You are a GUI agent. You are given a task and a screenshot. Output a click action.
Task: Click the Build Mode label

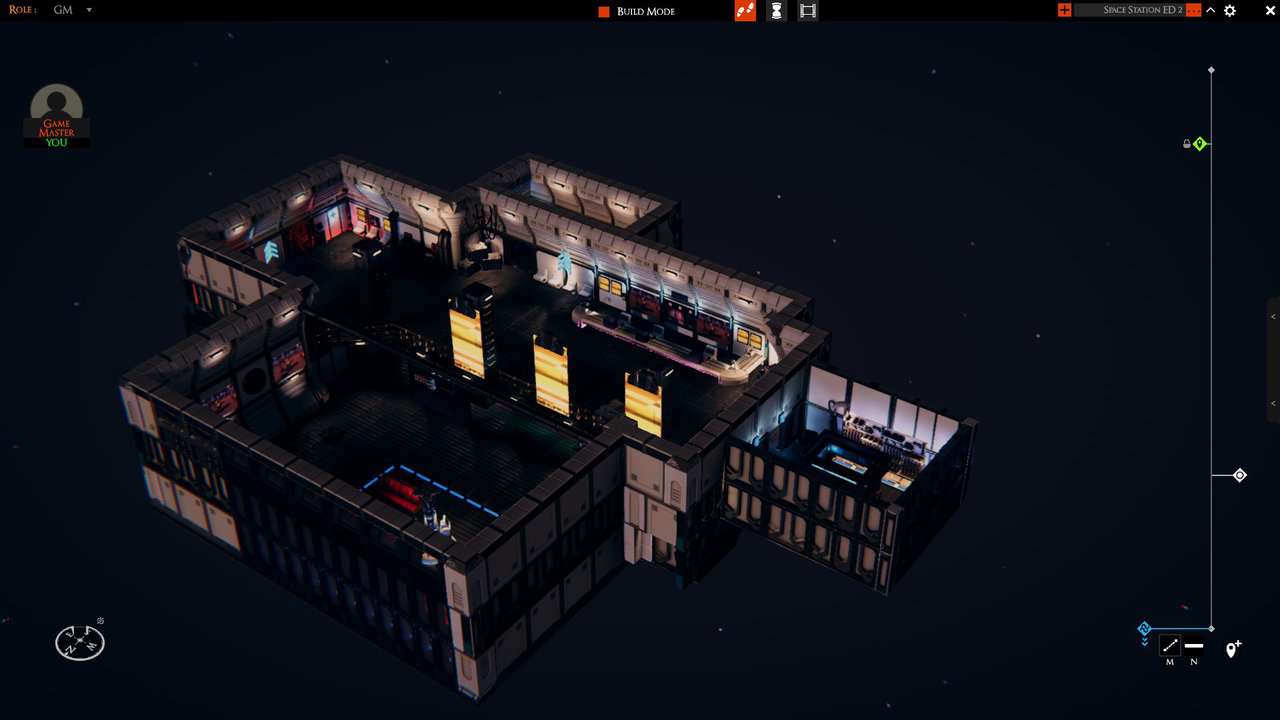[x=644, y=10]
